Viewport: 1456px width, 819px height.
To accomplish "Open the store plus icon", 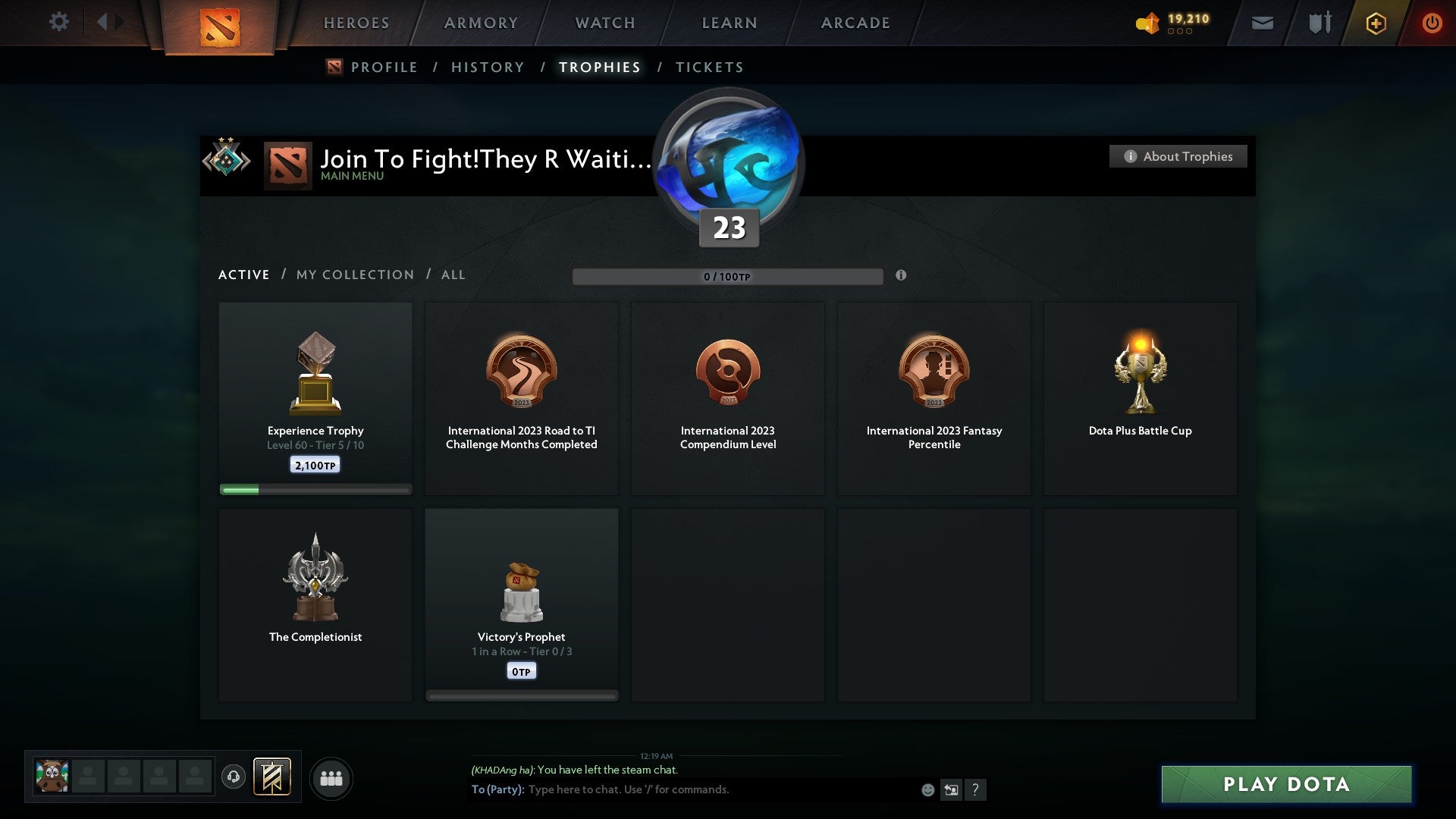I will click(x=1375, y=23).
